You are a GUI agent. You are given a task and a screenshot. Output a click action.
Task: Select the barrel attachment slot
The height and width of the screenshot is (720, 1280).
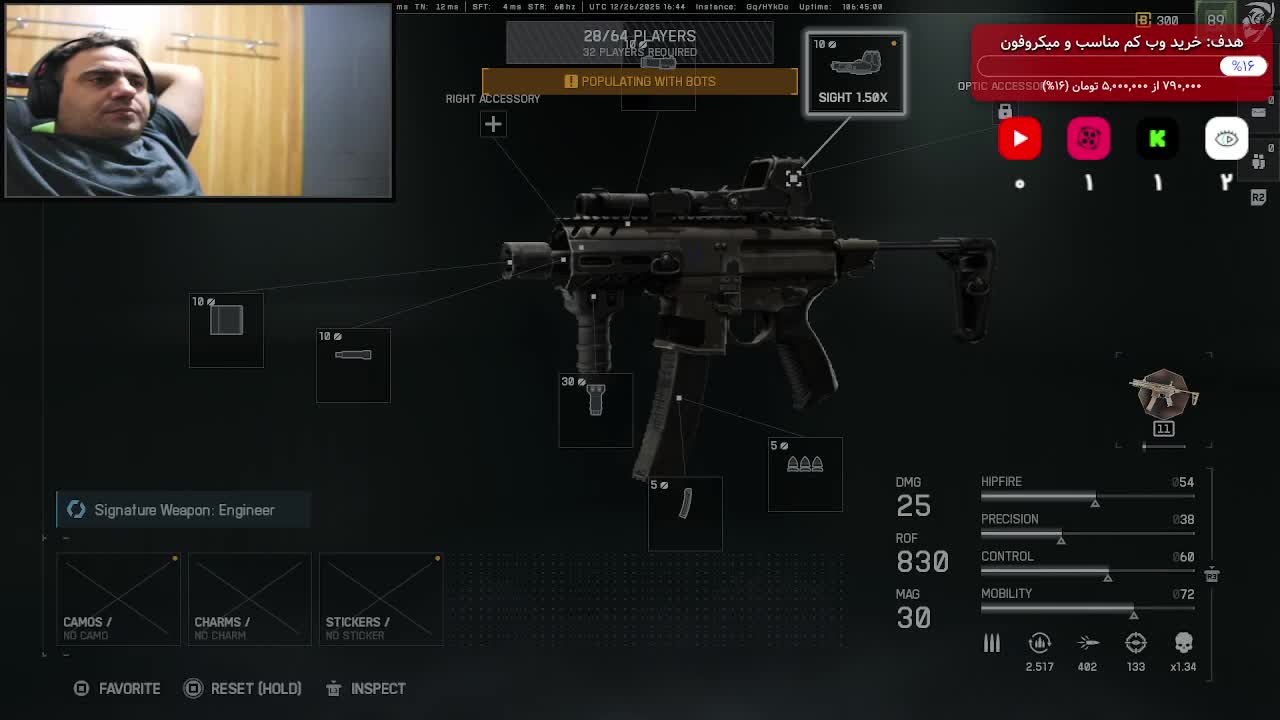(x=353, y=365)
